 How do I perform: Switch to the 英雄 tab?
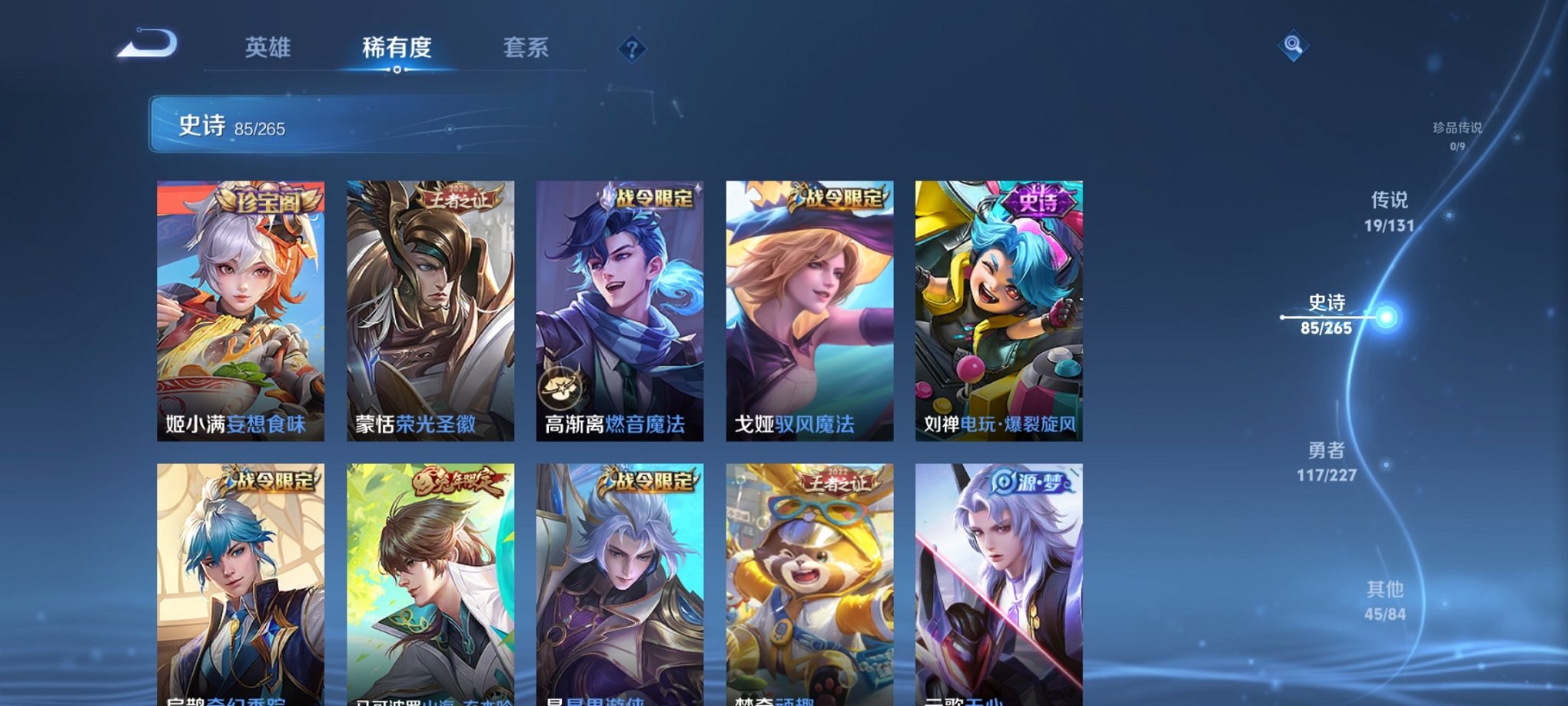tap(269, 48)
